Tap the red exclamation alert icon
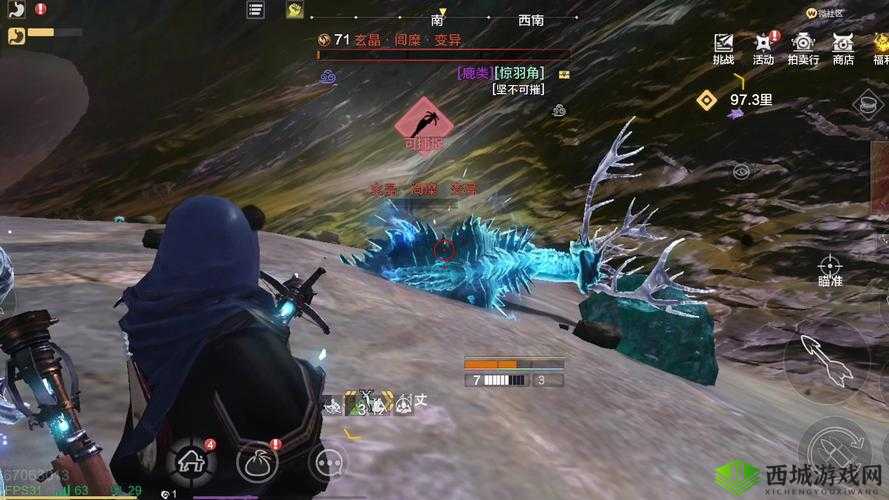Image resolution: width=889 pixels, height=500 pixels. [40, 9]
